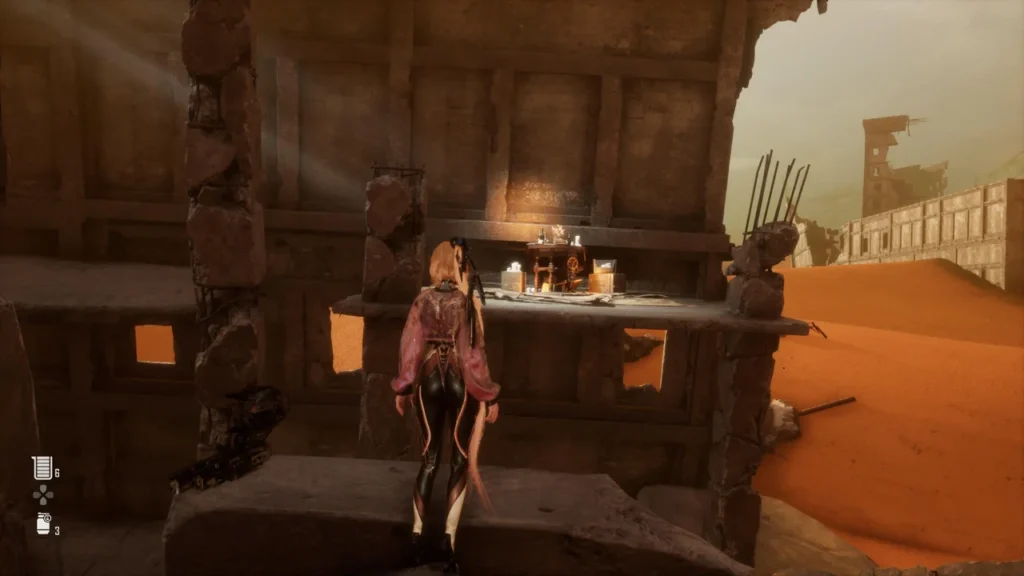Use the white jar consumable icon
This screenshot has width=1024, height=576.
(43, 523)
